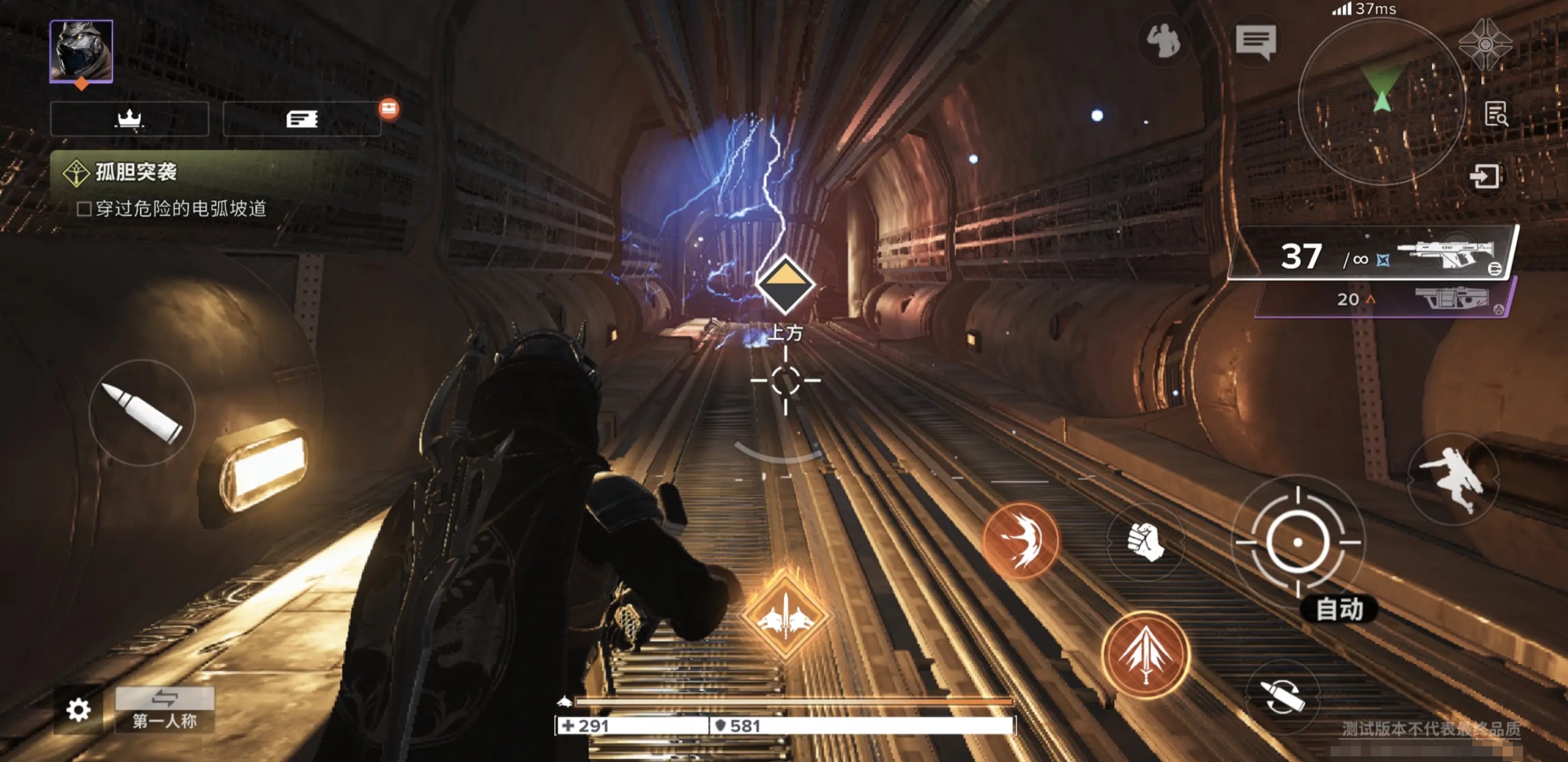Viewport: 1568px width, 762px height.
Task: Open the document search log icon
Action: coord(1495,114)
